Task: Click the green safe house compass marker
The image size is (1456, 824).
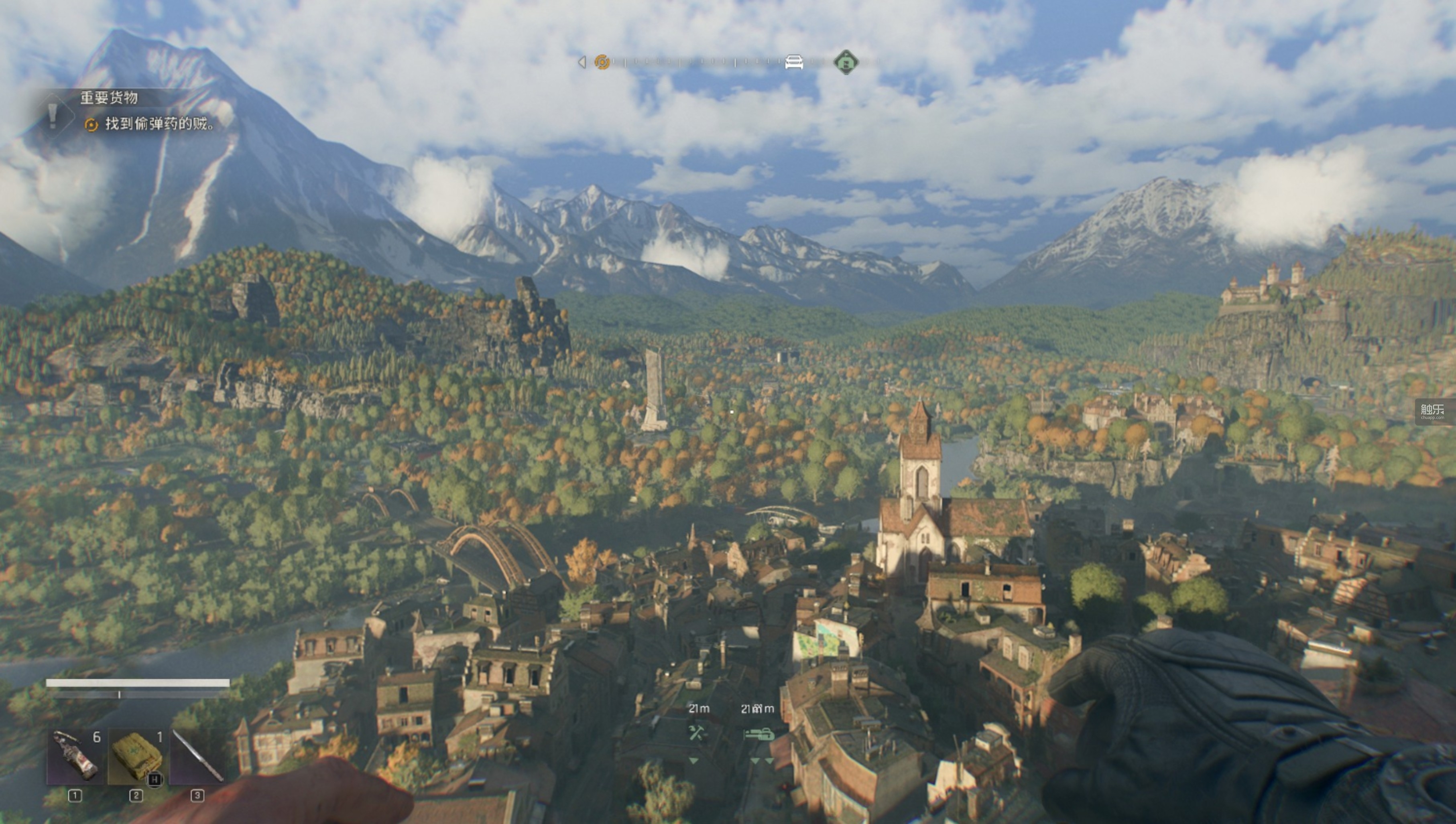Action: coord(846,62)
